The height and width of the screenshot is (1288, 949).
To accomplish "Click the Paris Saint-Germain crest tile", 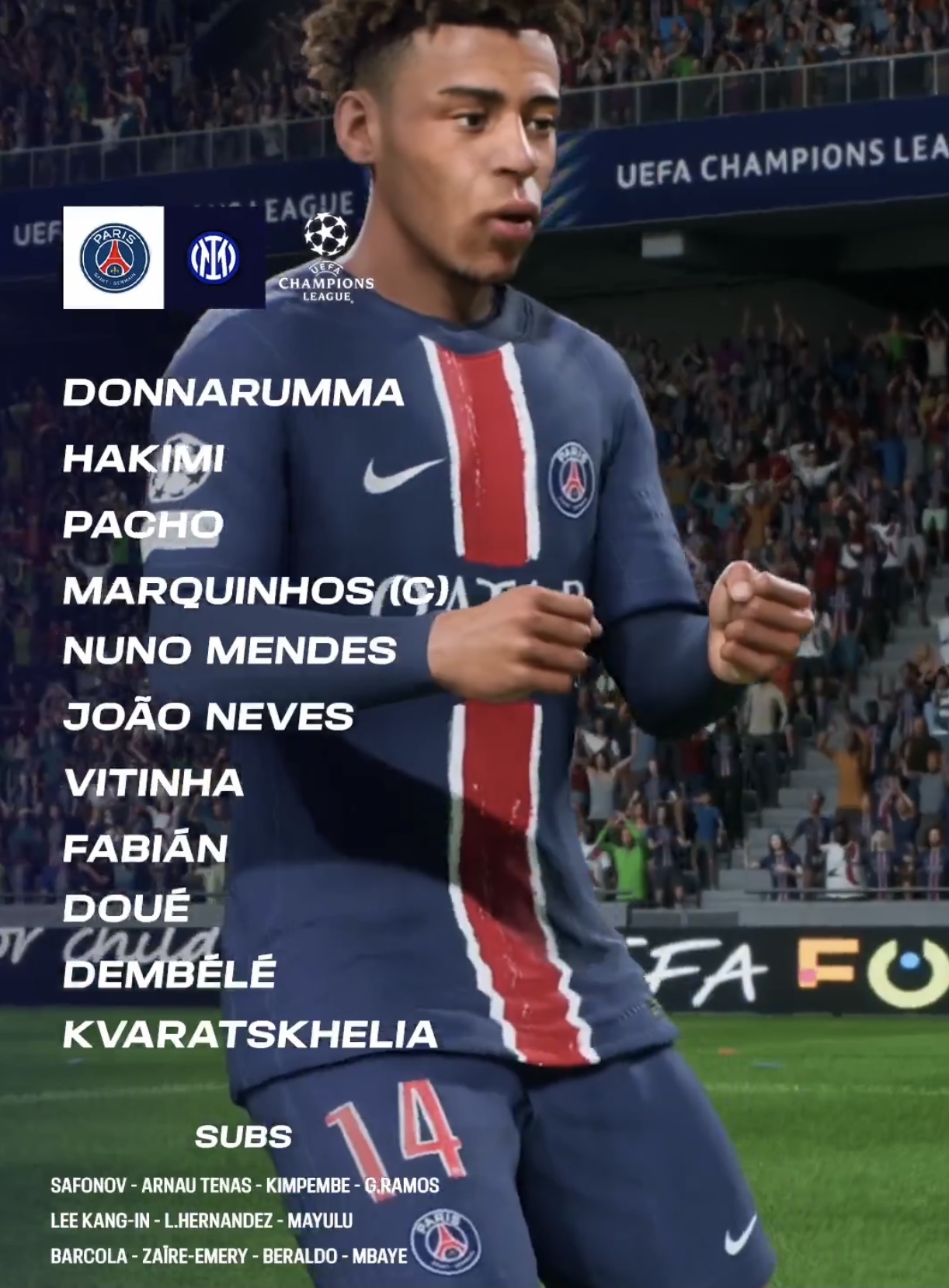I will tap(113, 258).
